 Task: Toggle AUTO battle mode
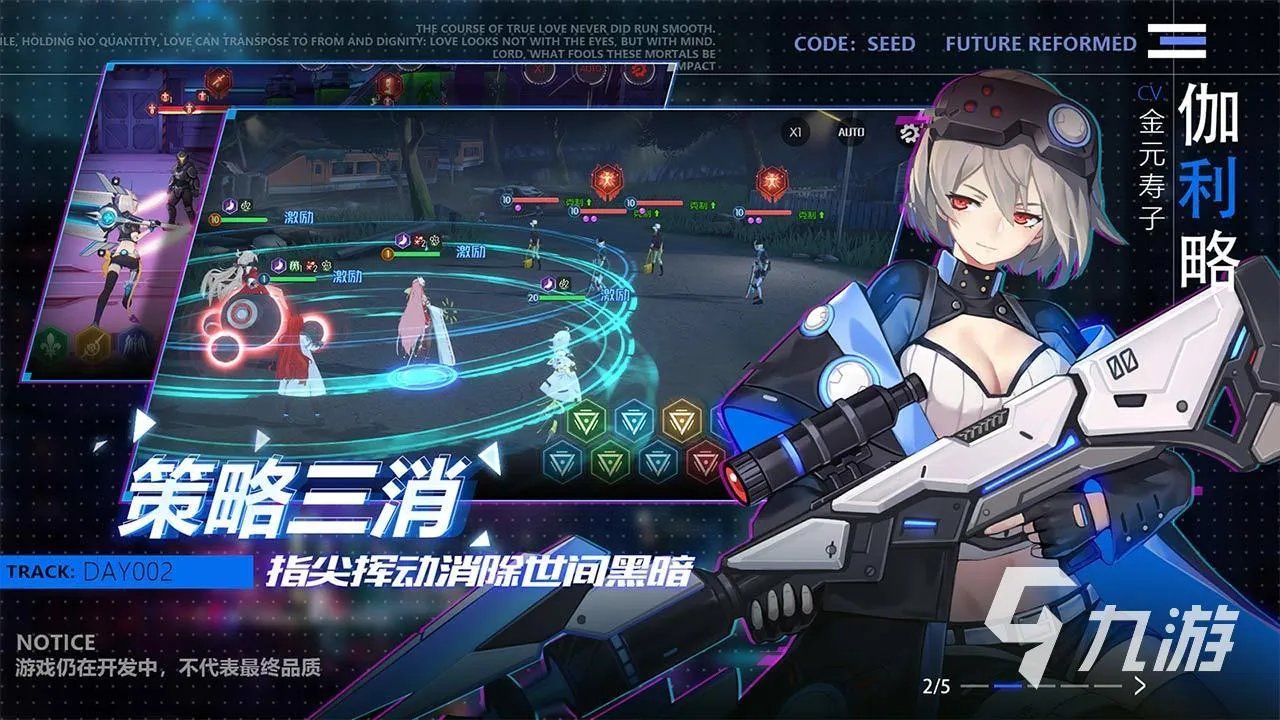tap(849, 132)
